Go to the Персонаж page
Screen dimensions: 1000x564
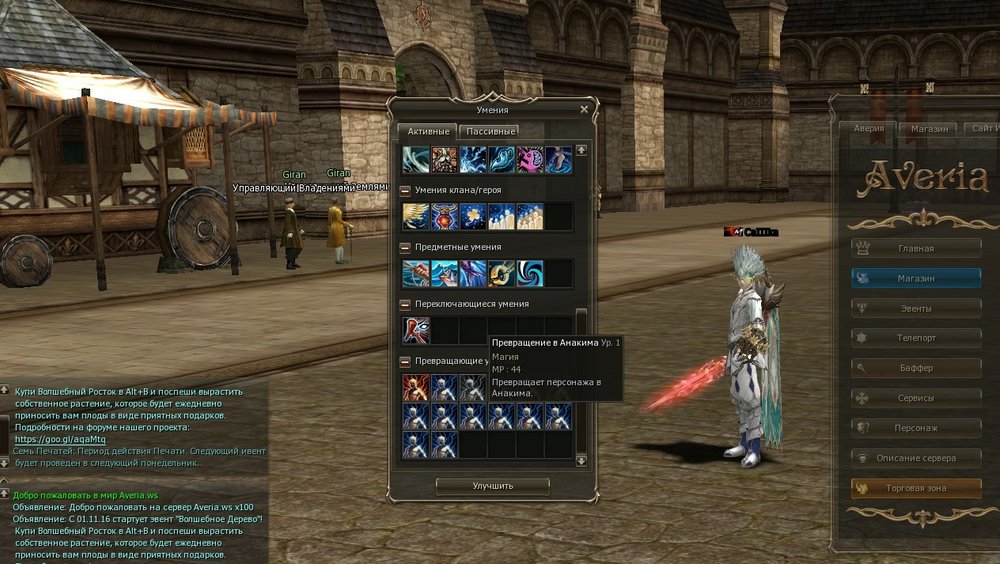click(x=916, y=428)
